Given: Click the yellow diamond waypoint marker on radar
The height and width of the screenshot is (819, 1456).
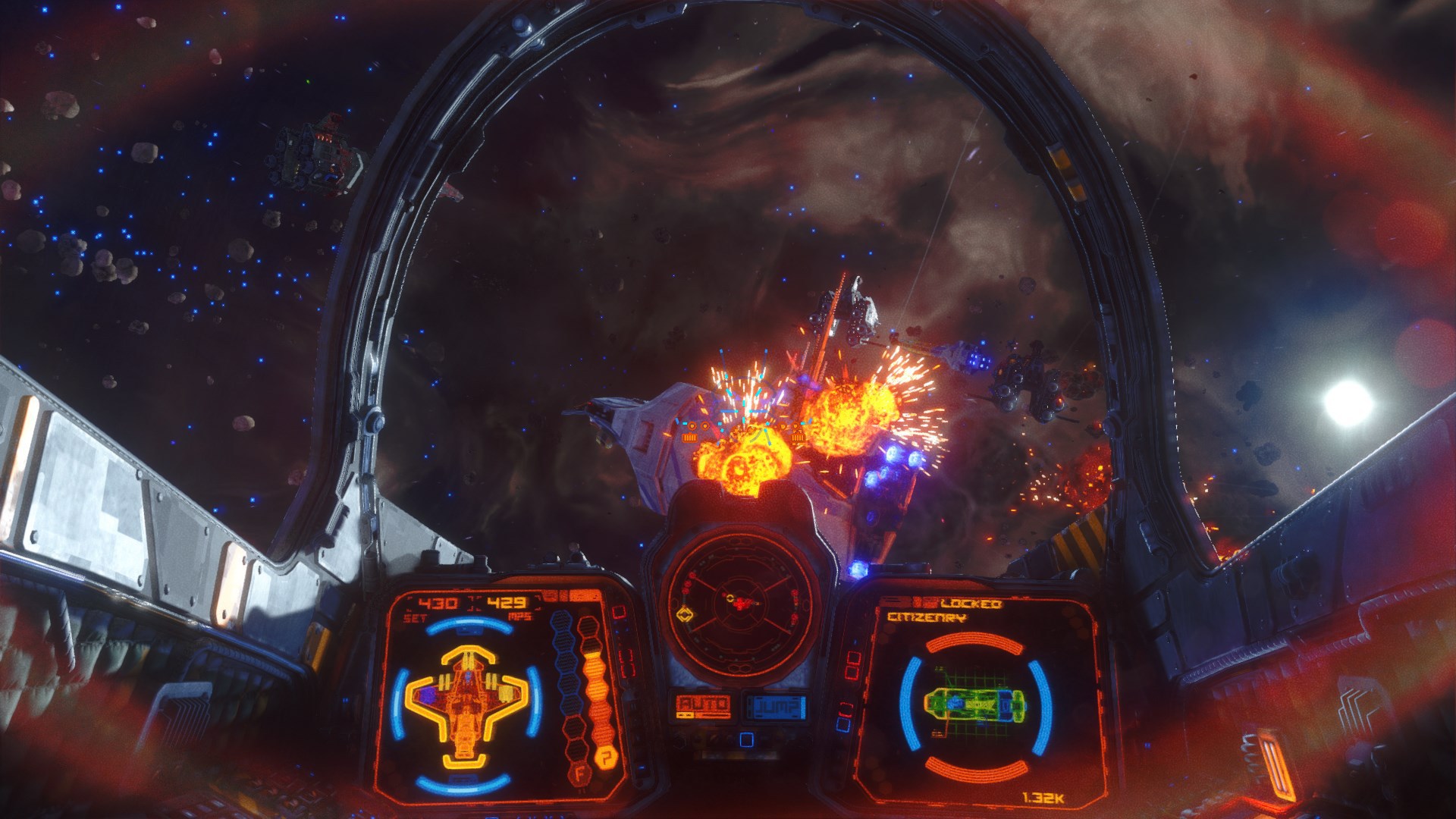Looking at the screenshot, I should tap(686, 614).
